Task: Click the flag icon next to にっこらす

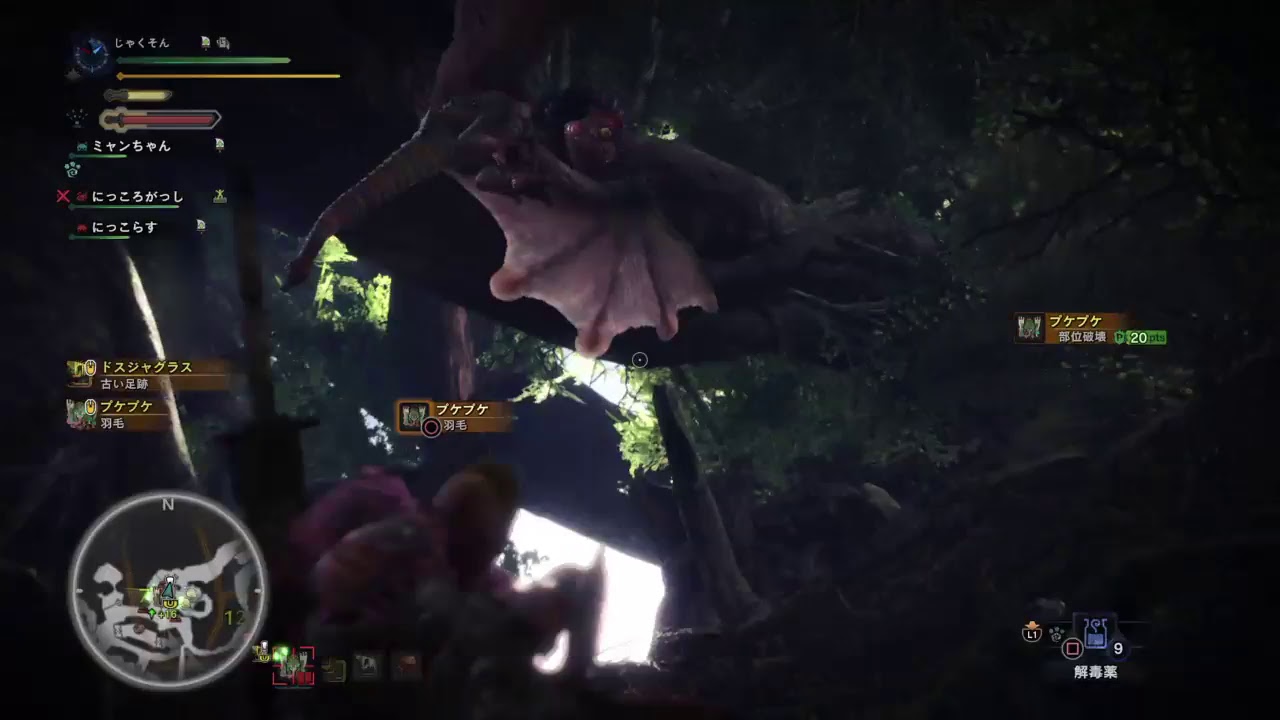Action: (x=201, y=226)
